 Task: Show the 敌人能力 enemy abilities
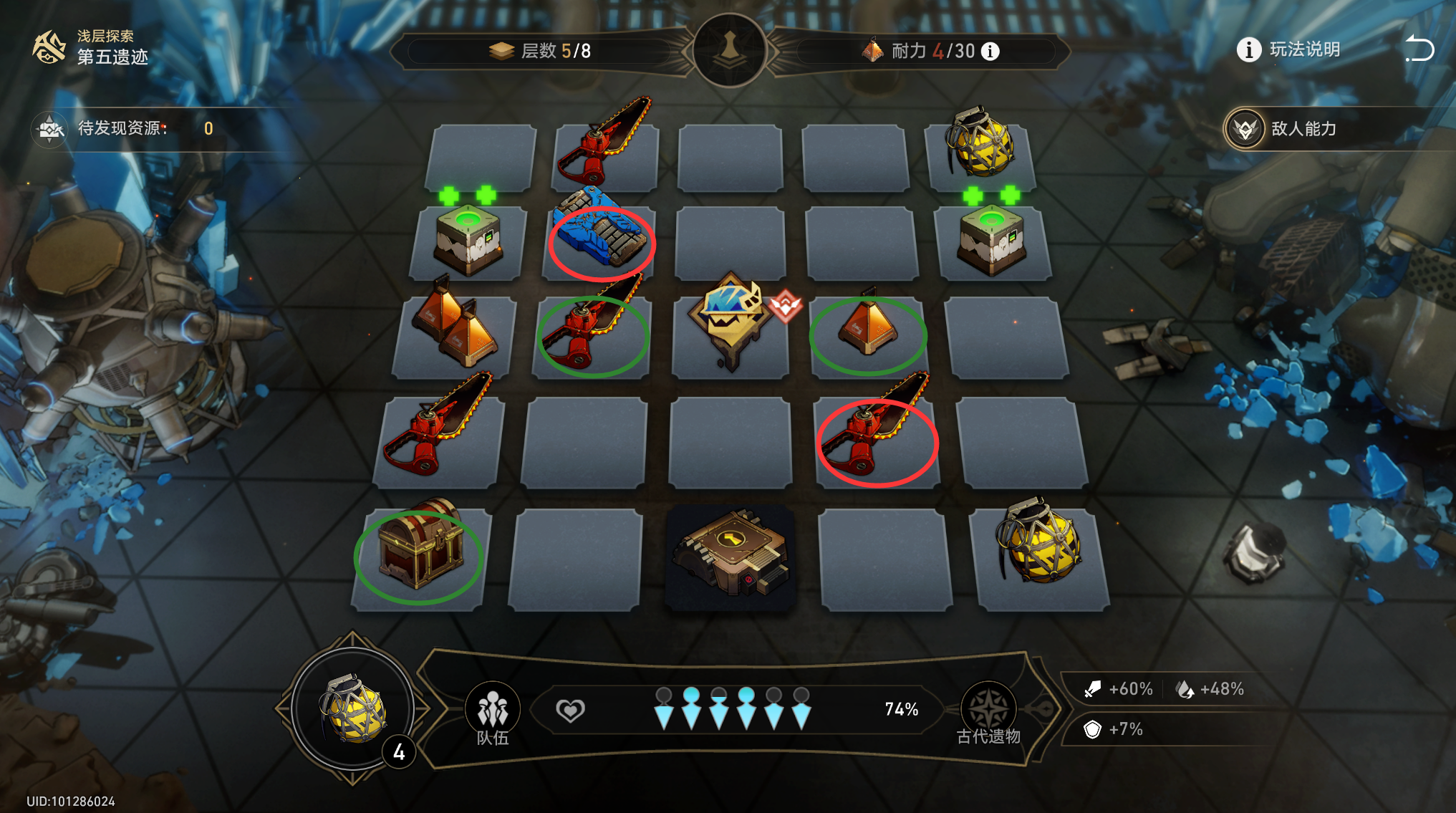tap(1282, 129)
